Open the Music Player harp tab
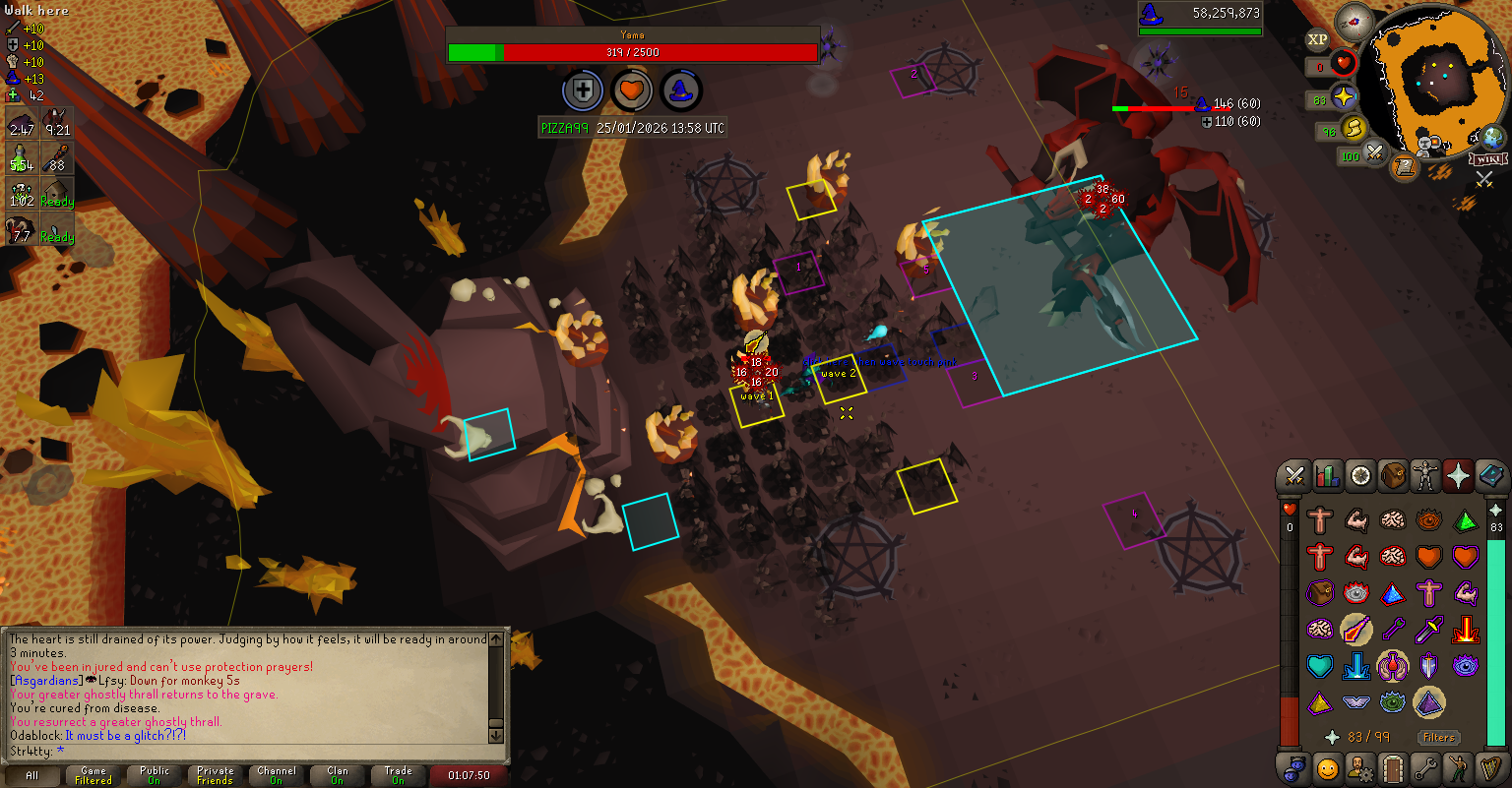The height and width of the screenshot is (788, 1512). pos(1489,767)
